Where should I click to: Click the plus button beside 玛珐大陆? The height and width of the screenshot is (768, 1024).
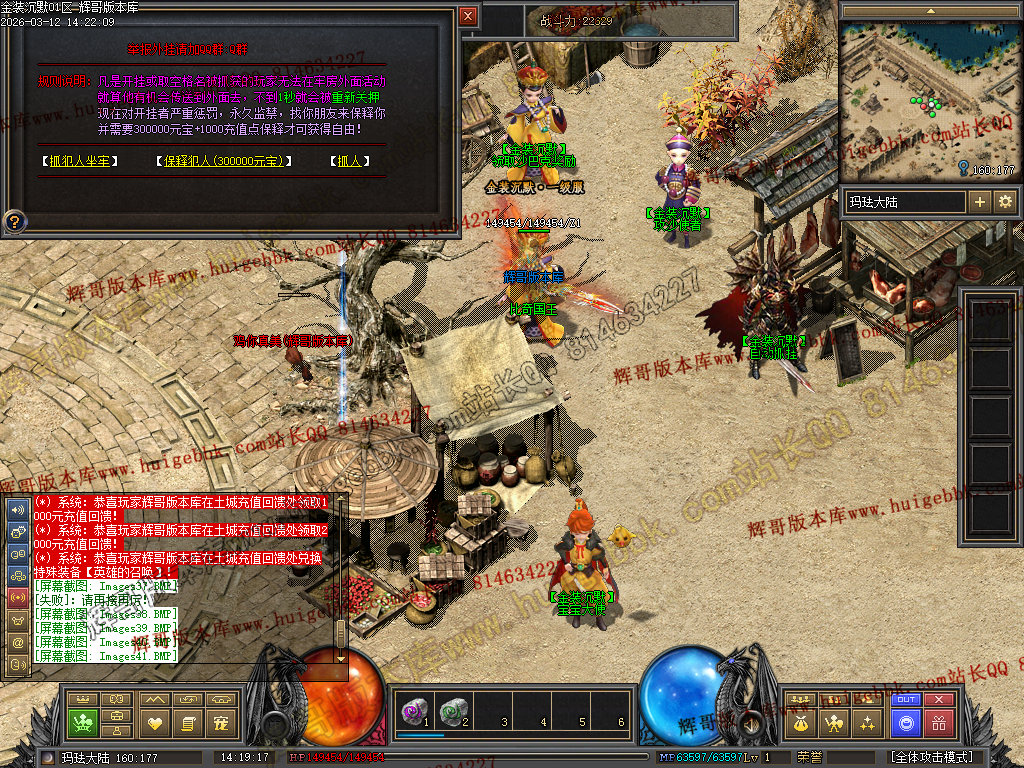(980, 202)
